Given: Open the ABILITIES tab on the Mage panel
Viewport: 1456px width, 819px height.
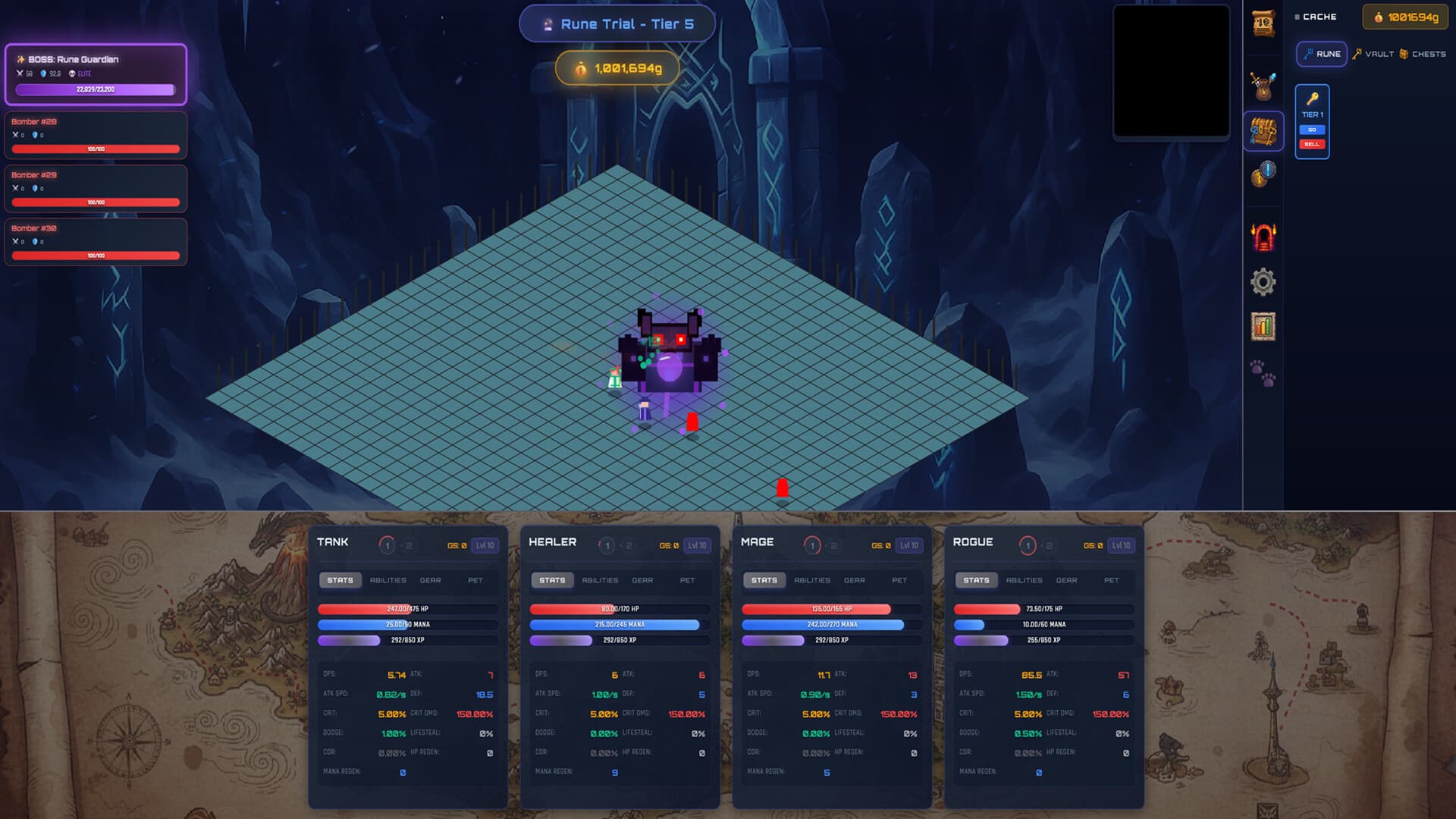Looking at the screenshot, I should [811, 580].
